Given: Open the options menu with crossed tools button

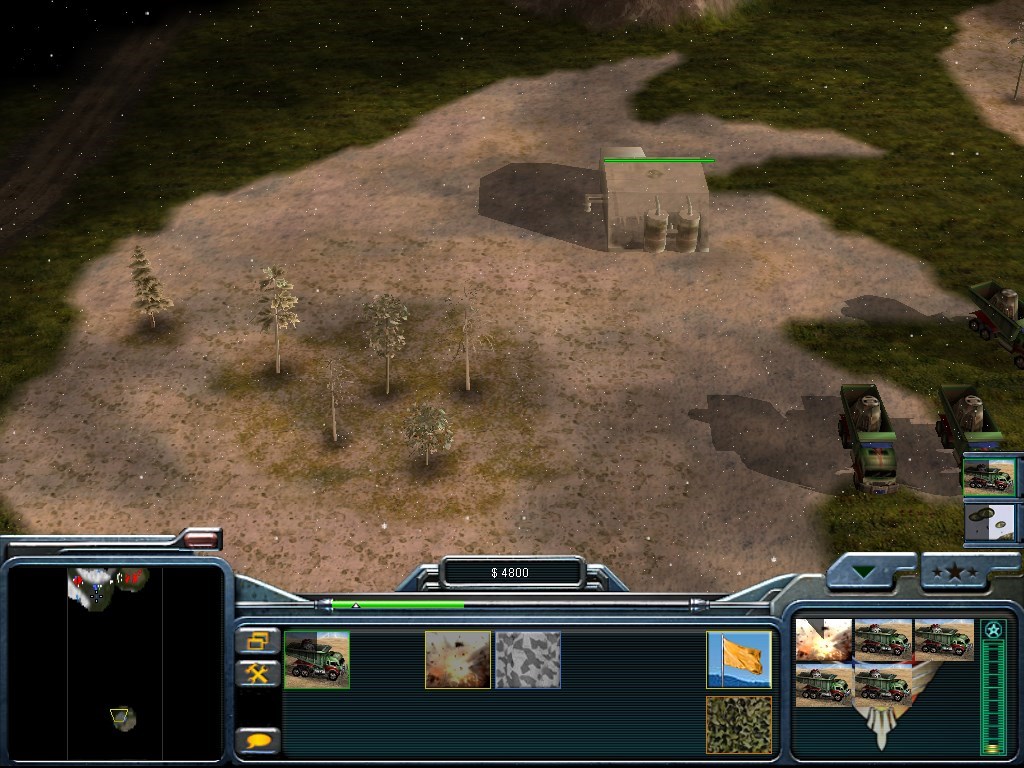Looking at the screenshot, I should [x=258, y=673].
